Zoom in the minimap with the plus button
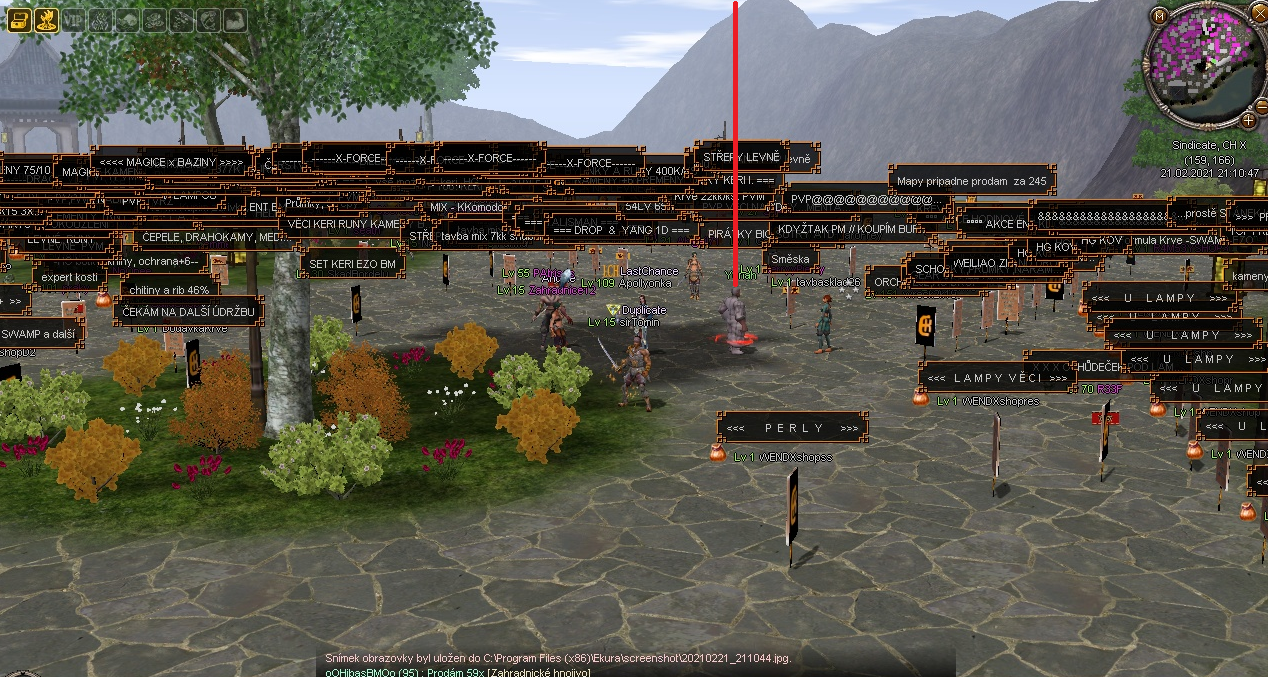The image size is (1268, 677). (x=1249, y=120)
